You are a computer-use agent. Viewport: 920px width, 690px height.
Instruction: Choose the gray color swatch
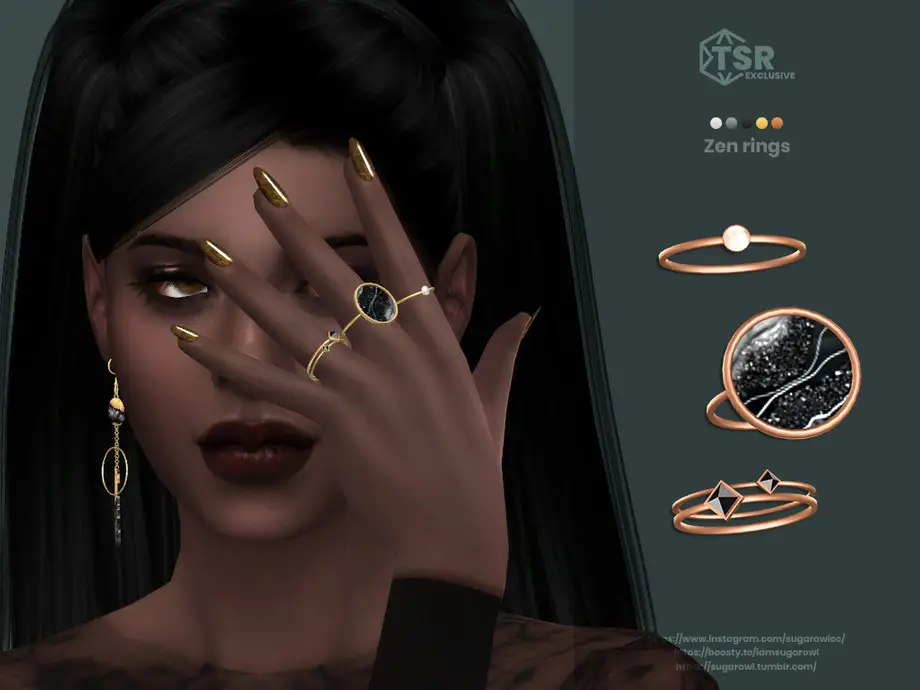pos(731,123)
